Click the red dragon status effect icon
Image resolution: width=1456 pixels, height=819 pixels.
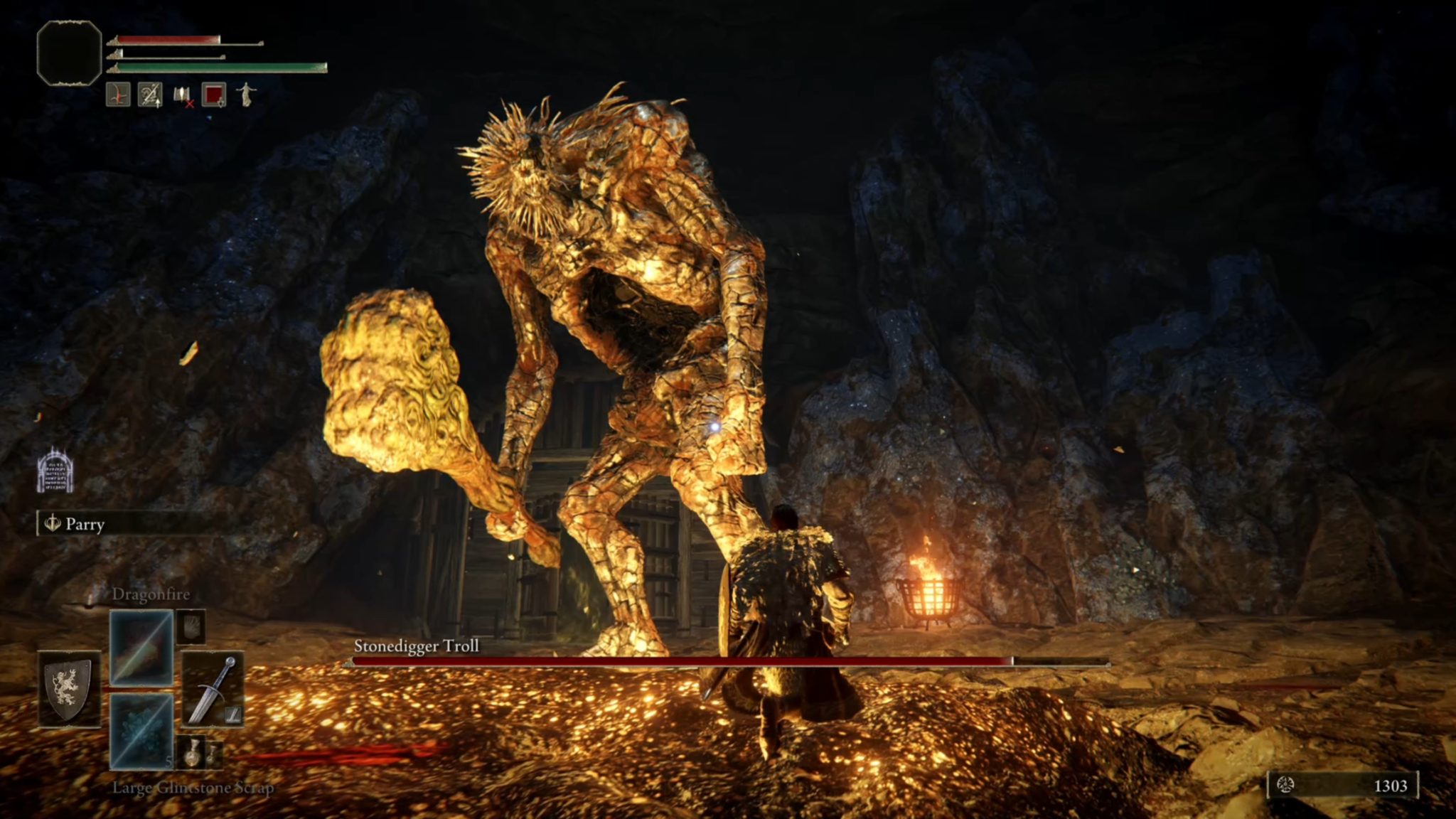[x=118, y=94]
